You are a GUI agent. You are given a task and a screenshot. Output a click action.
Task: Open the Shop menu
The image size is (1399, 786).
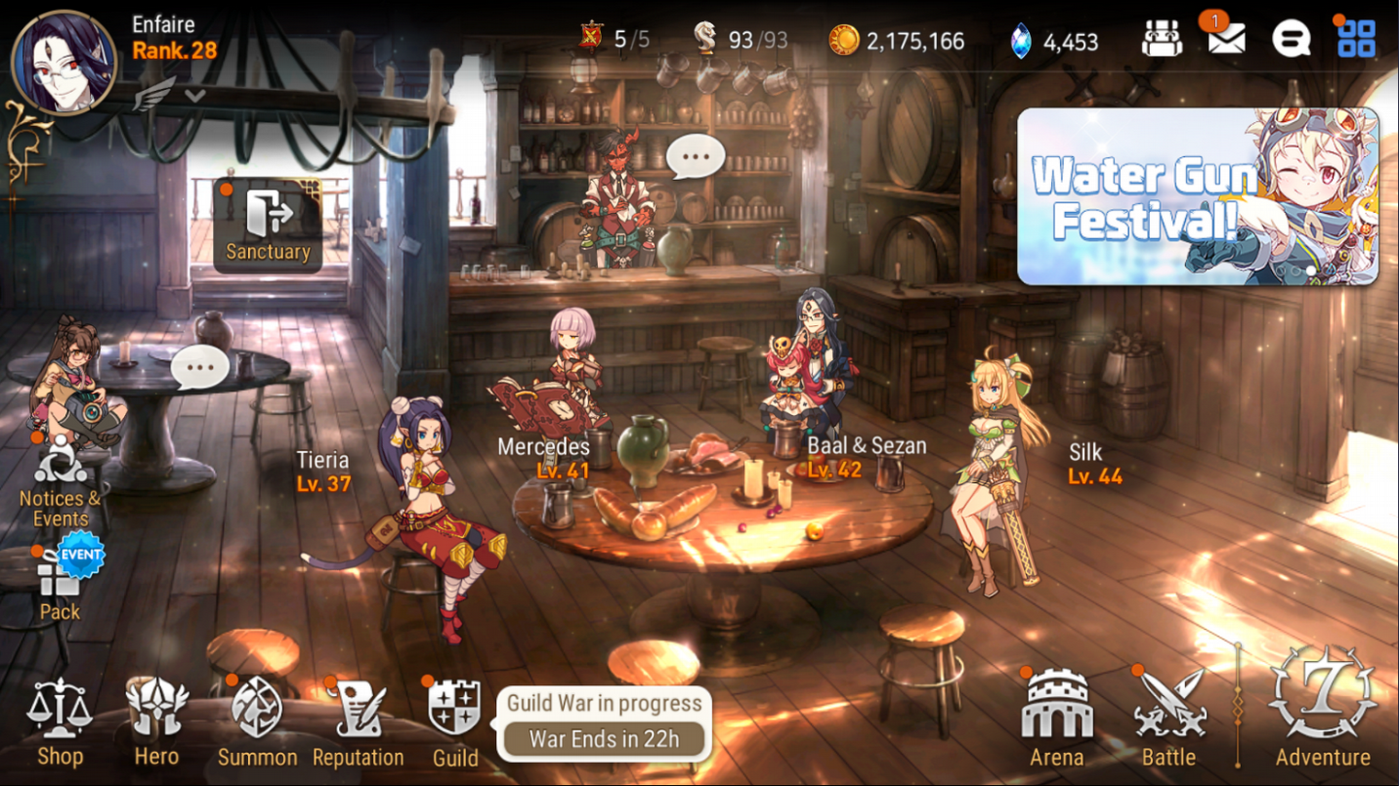[60, 720]
